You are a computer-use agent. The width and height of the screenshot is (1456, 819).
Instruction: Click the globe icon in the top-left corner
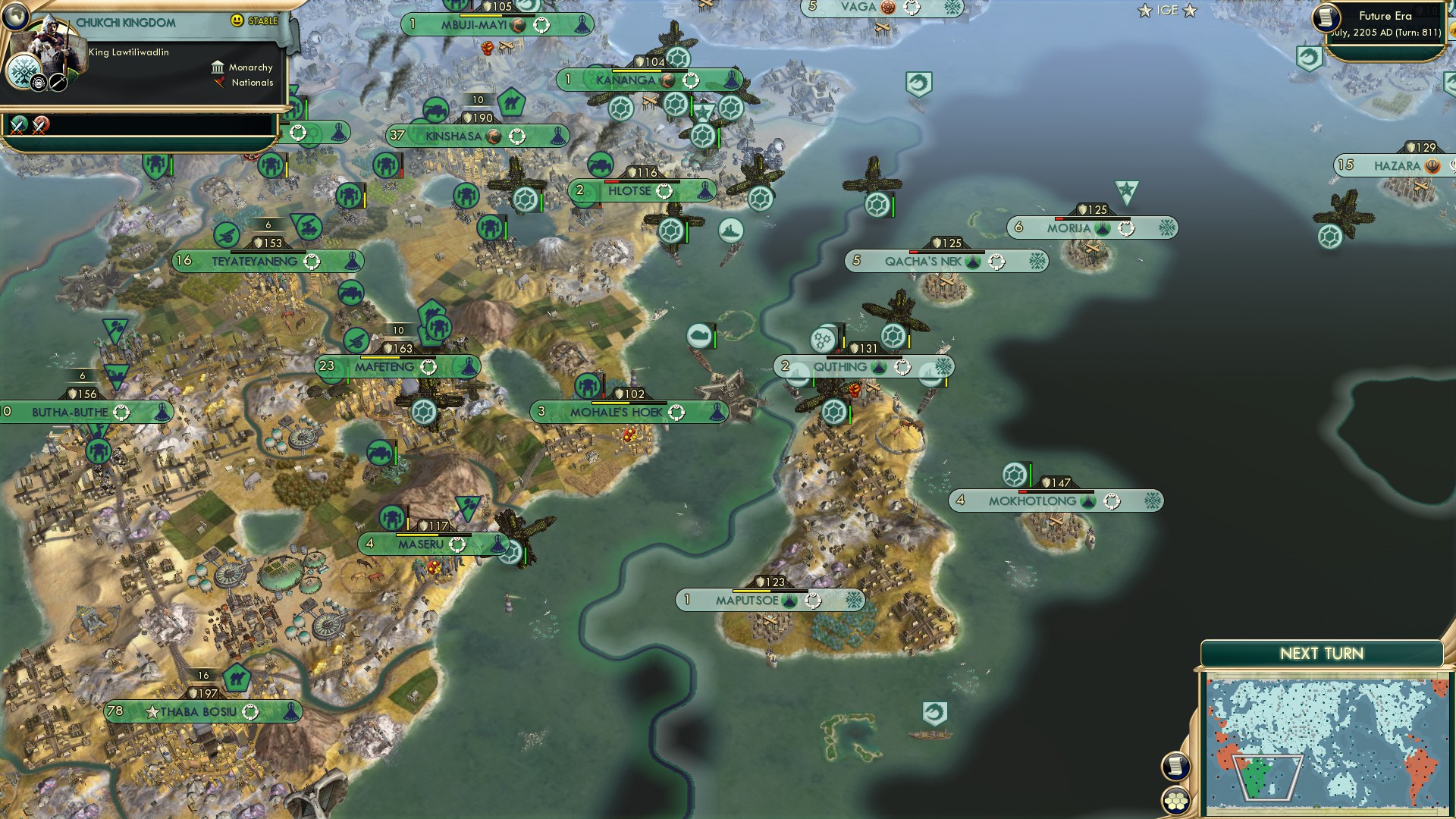click(14, 17)
